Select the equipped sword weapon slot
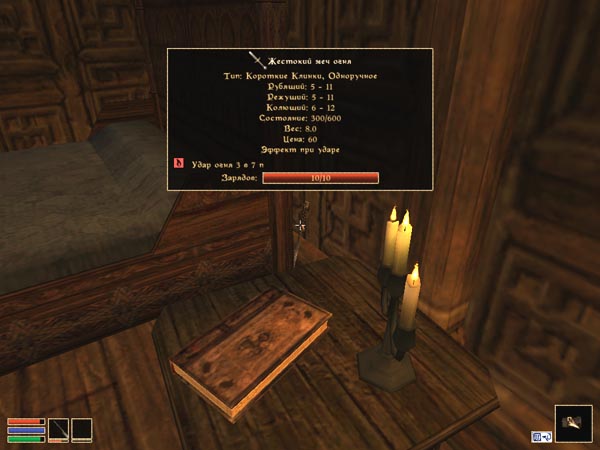 (x=59, y=429)
